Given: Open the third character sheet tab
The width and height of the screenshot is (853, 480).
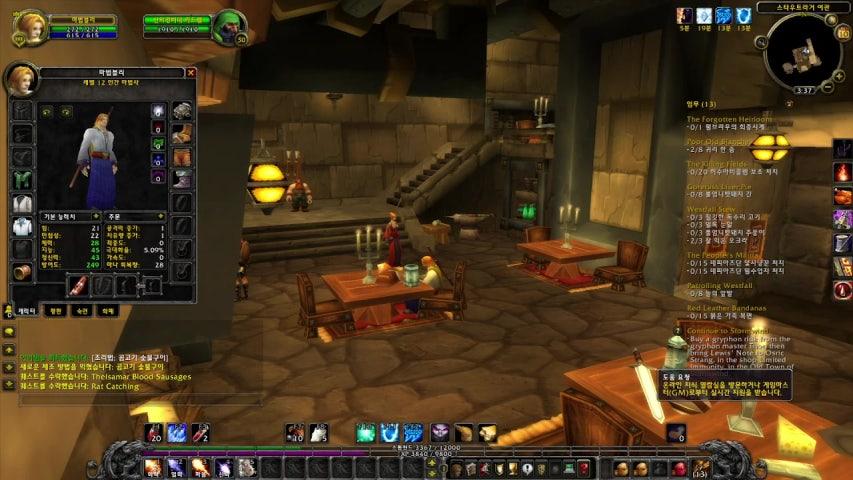Looking at the screenshot, I should pyautogui.click(x=83, y=311).
